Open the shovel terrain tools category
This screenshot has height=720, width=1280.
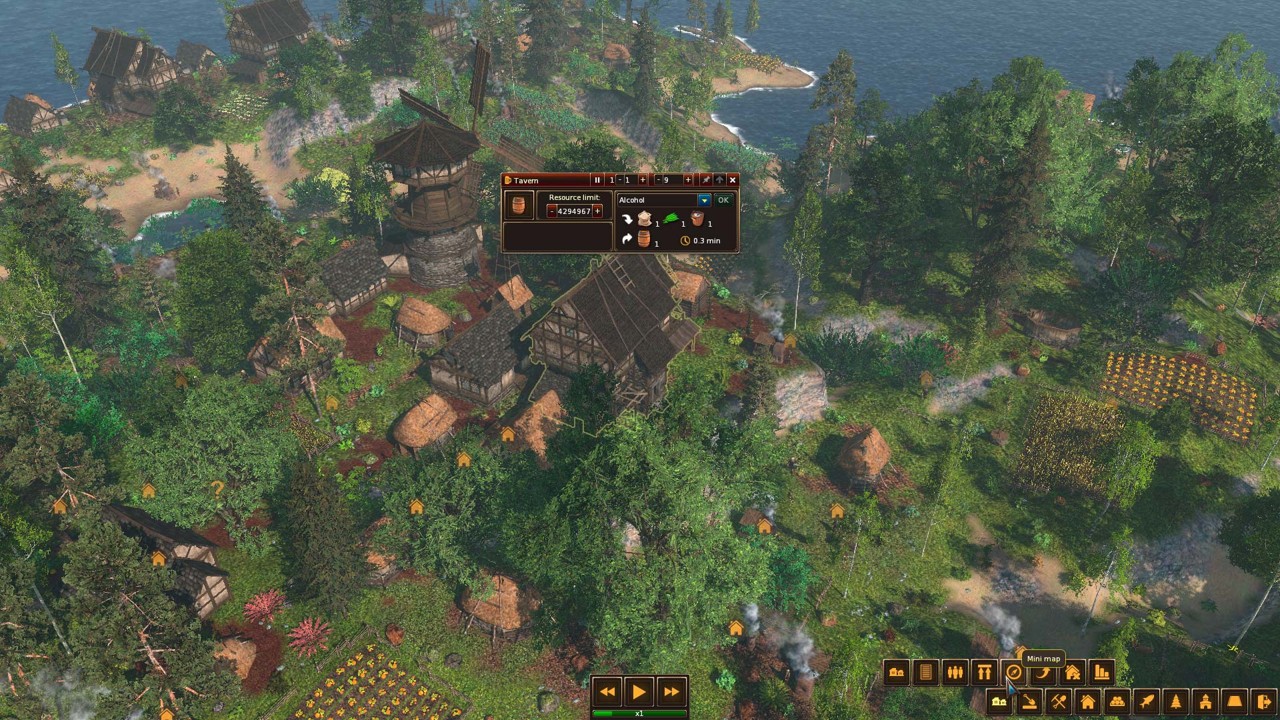tap(1028, 702)
